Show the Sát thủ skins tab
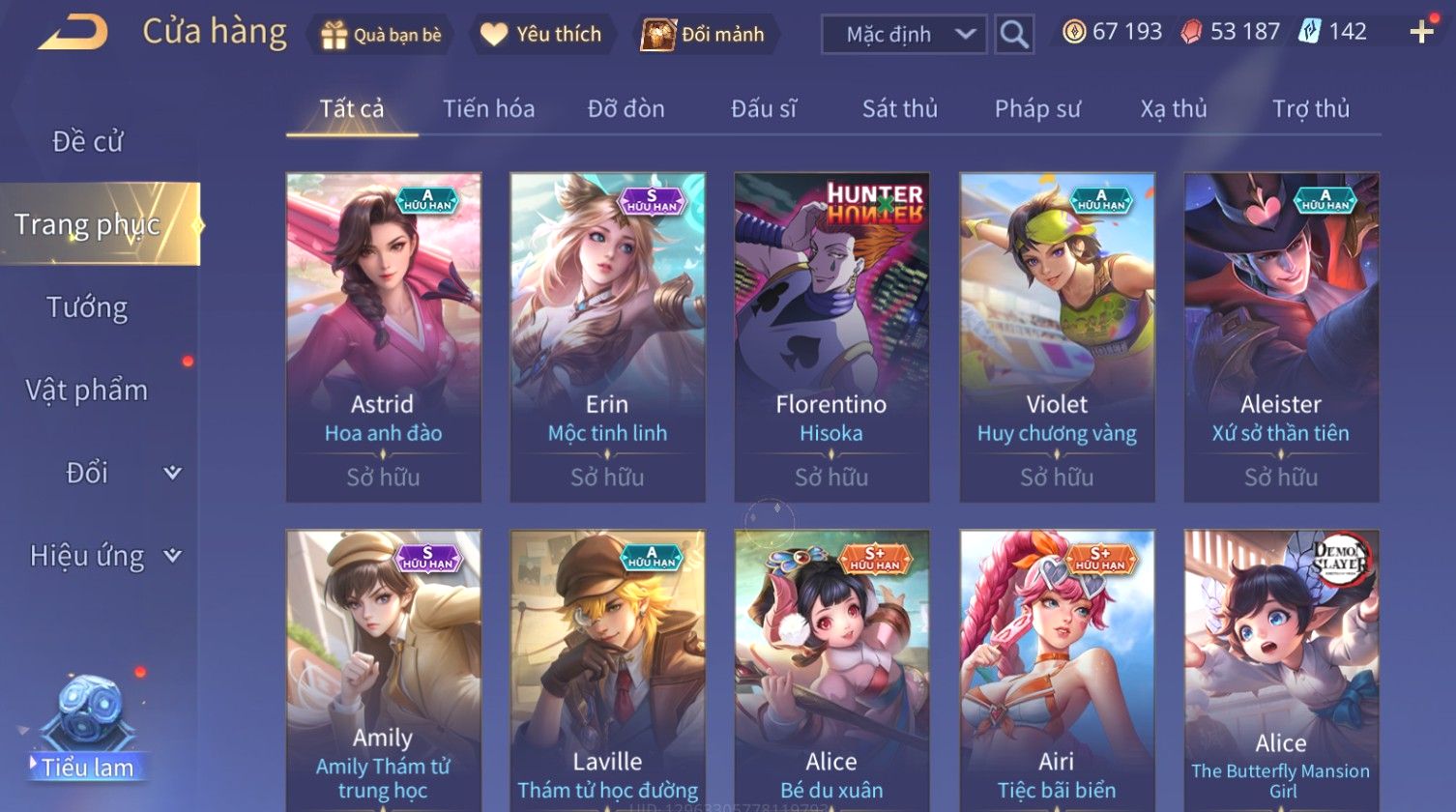The height and width of the screenshot is (812, 1456). [x=899, y=109]
